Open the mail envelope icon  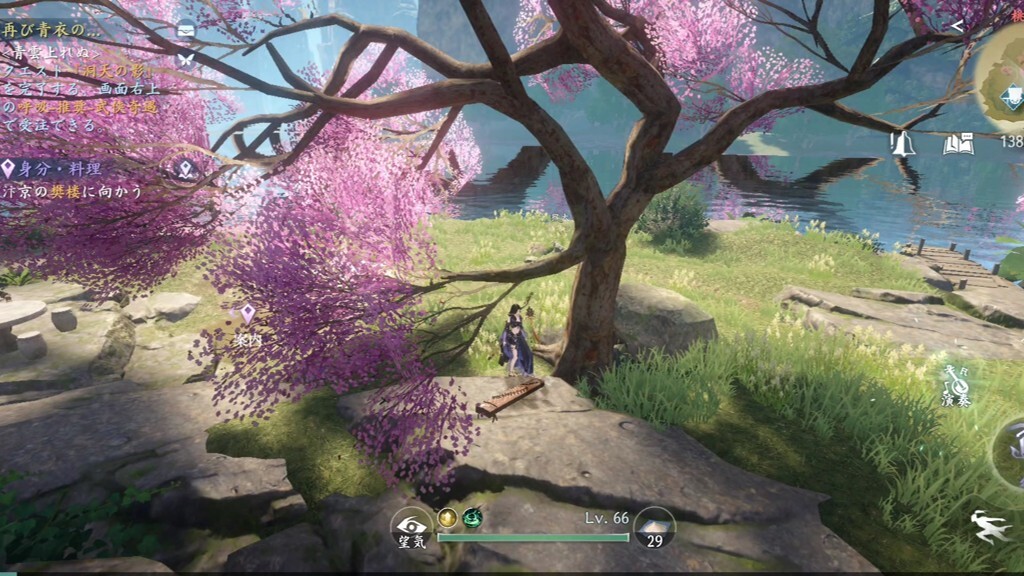coord(186,31)
